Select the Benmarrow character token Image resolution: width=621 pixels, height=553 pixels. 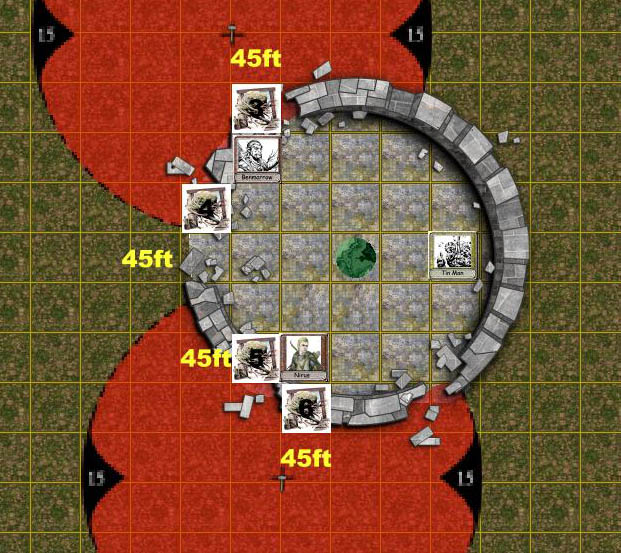click(256, 158)
